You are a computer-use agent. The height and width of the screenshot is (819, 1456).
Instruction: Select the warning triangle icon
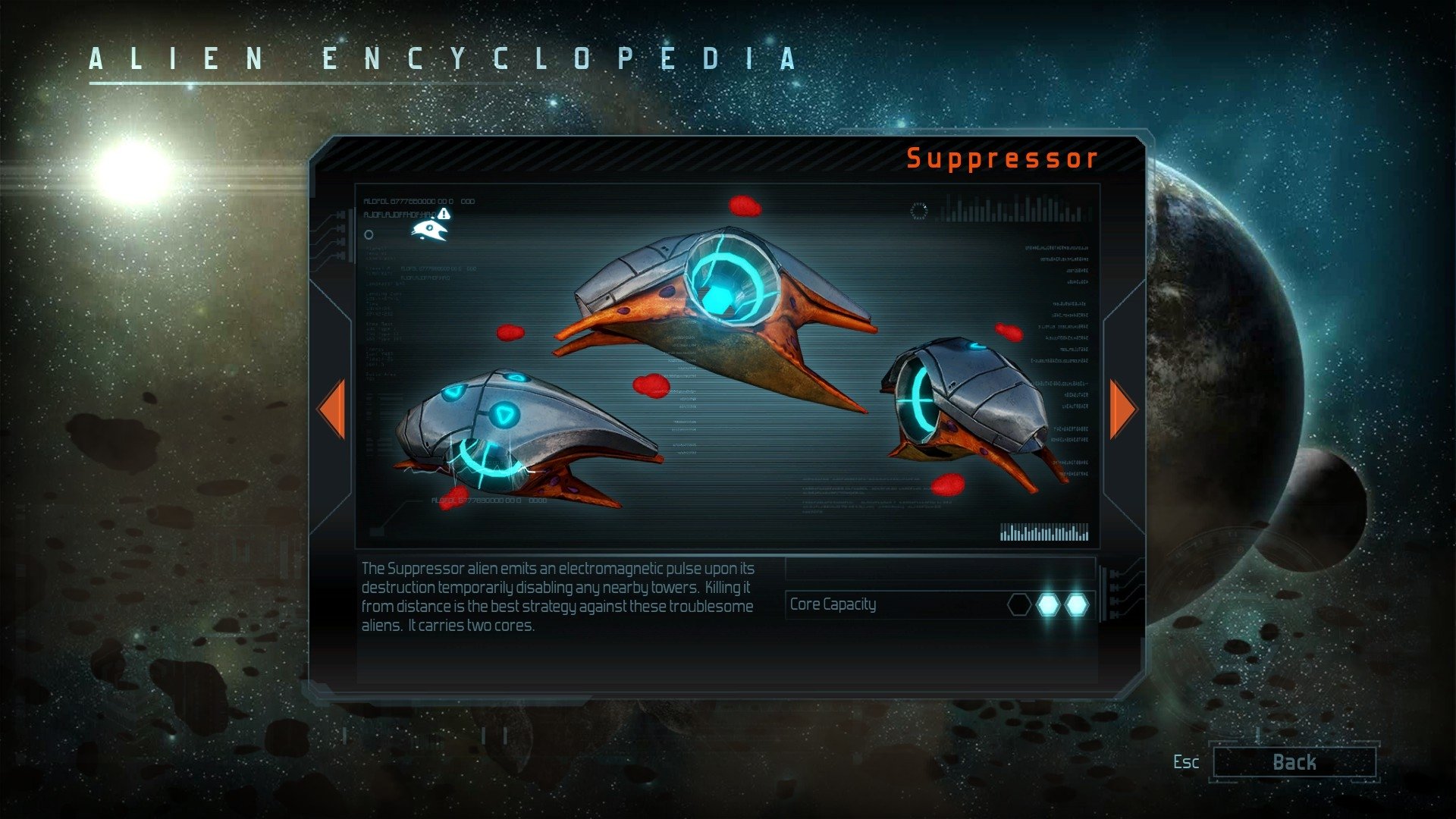(444, 214)
